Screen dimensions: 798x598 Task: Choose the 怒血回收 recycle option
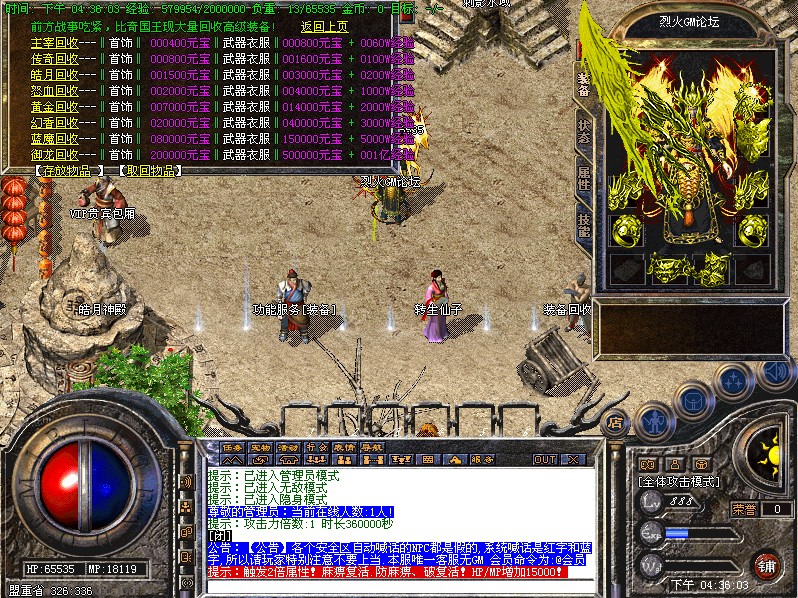click(x=55, y=91)
